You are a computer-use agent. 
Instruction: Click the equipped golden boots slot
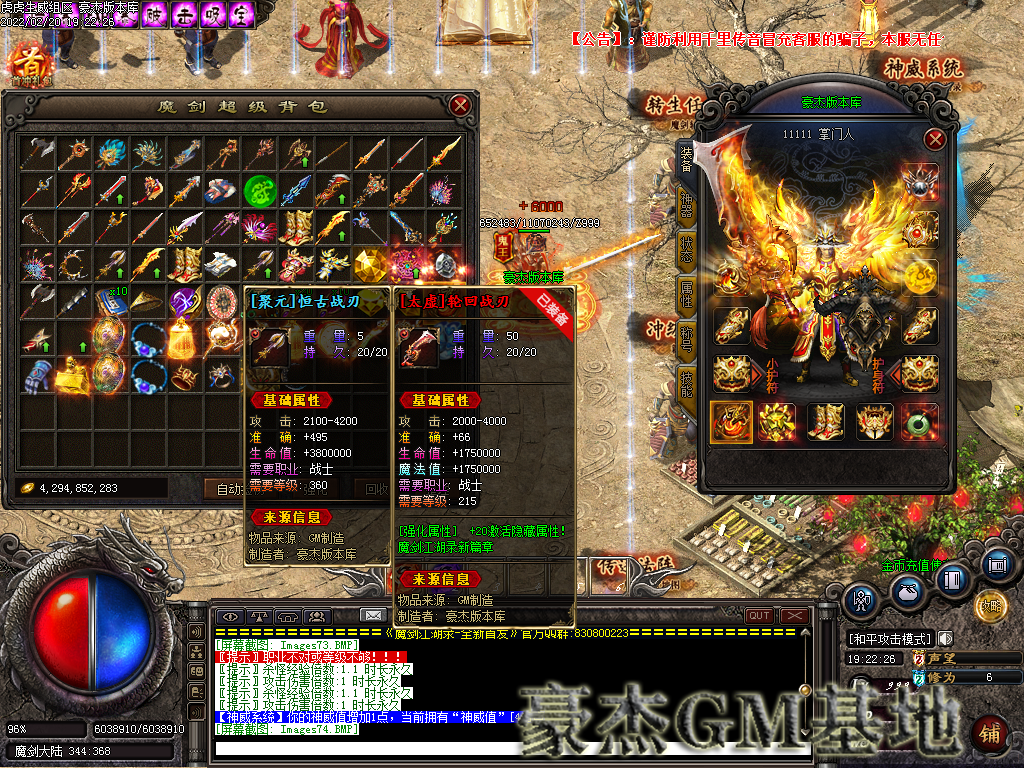(x=826, y=422)
